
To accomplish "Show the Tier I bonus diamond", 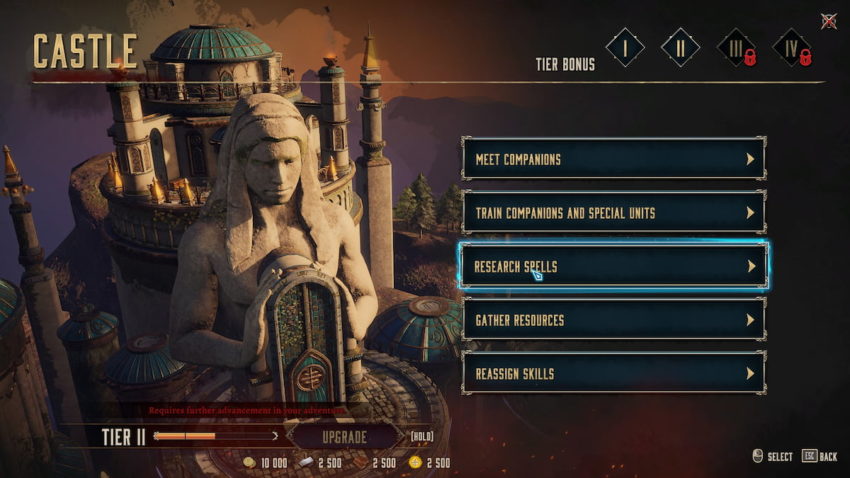I will (x=625, y=48).
